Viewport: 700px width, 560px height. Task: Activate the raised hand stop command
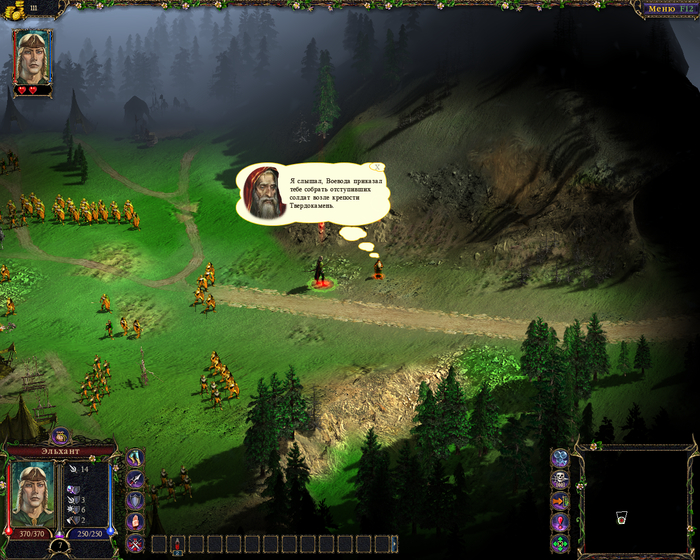[x=135, y=522]
